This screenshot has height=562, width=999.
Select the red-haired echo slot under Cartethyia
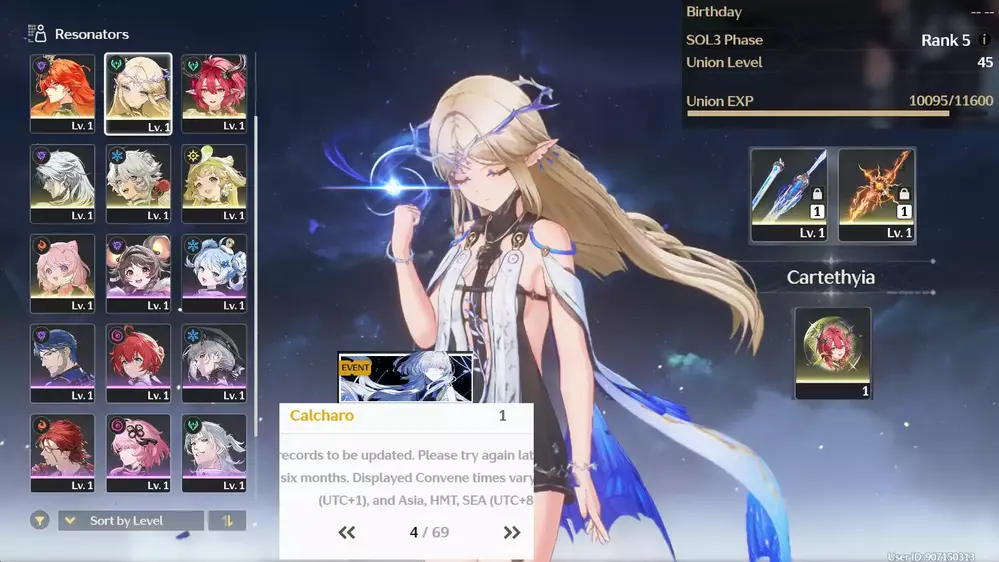tap(833, 352)
